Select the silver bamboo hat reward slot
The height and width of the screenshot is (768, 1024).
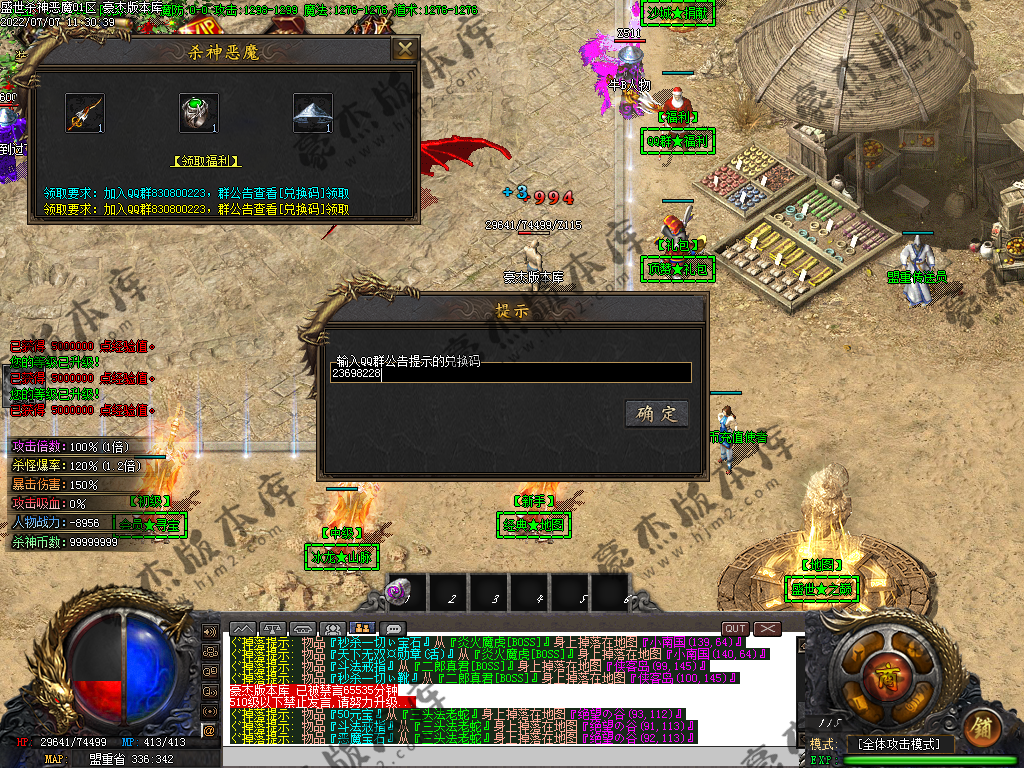(x=312, y=112)
